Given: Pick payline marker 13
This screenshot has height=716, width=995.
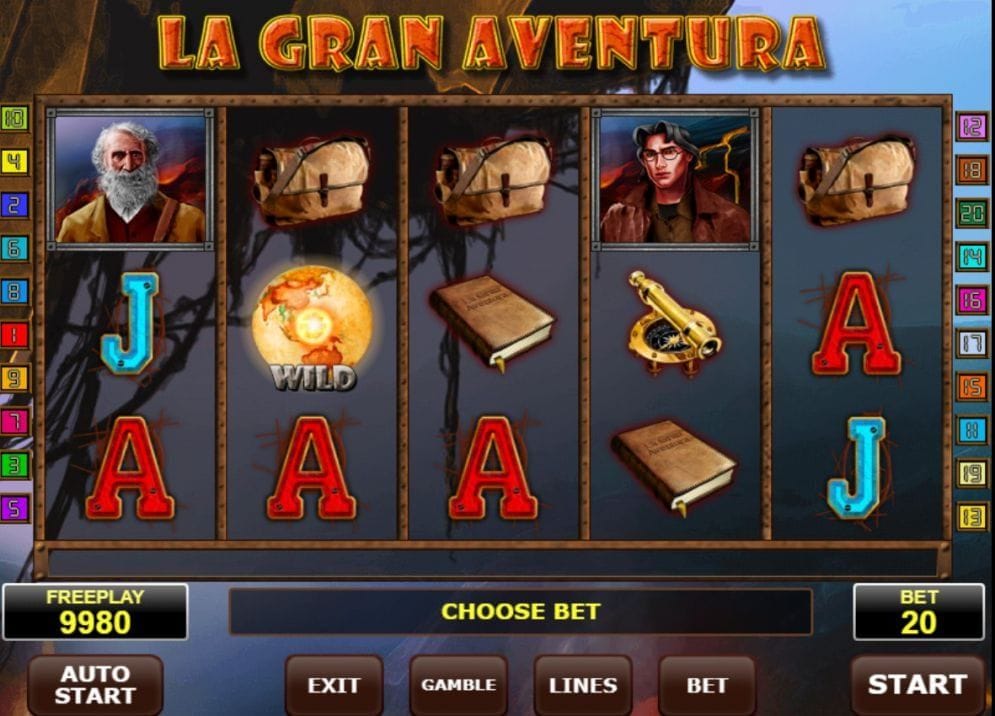Looking at the screenshot, I should coord(972,517).
